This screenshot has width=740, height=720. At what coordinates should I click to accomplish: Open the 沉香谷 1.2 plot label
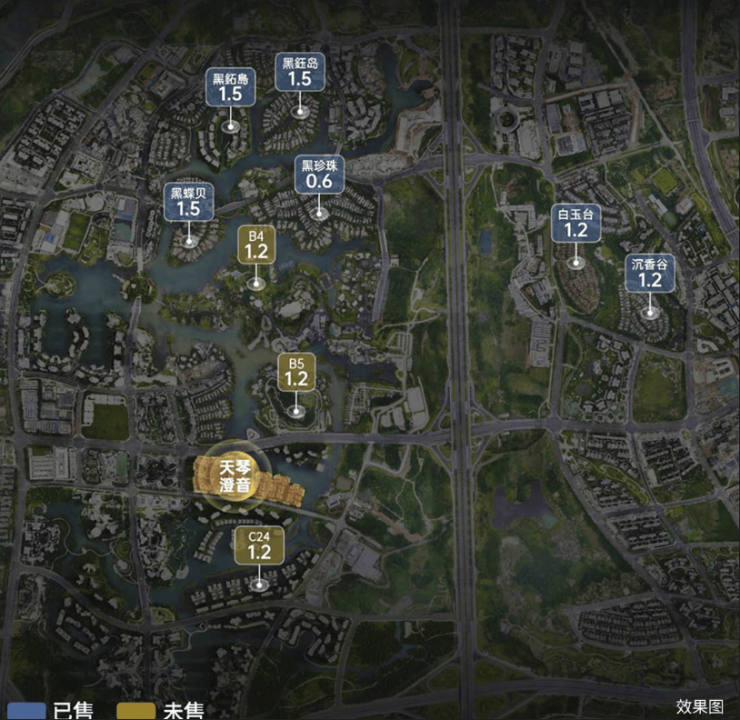click(x=651, y=273)
